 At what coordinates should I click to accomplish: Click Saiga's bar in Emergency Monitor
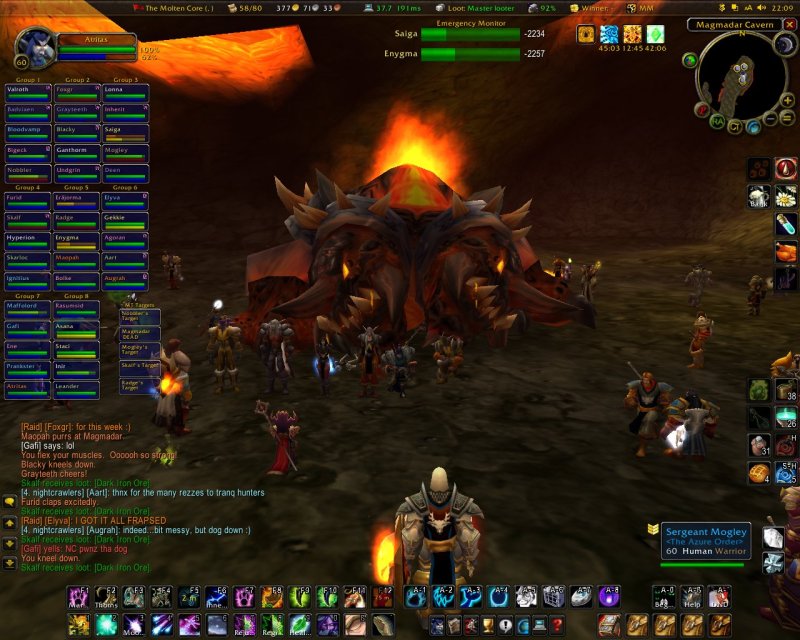[468, 33]
